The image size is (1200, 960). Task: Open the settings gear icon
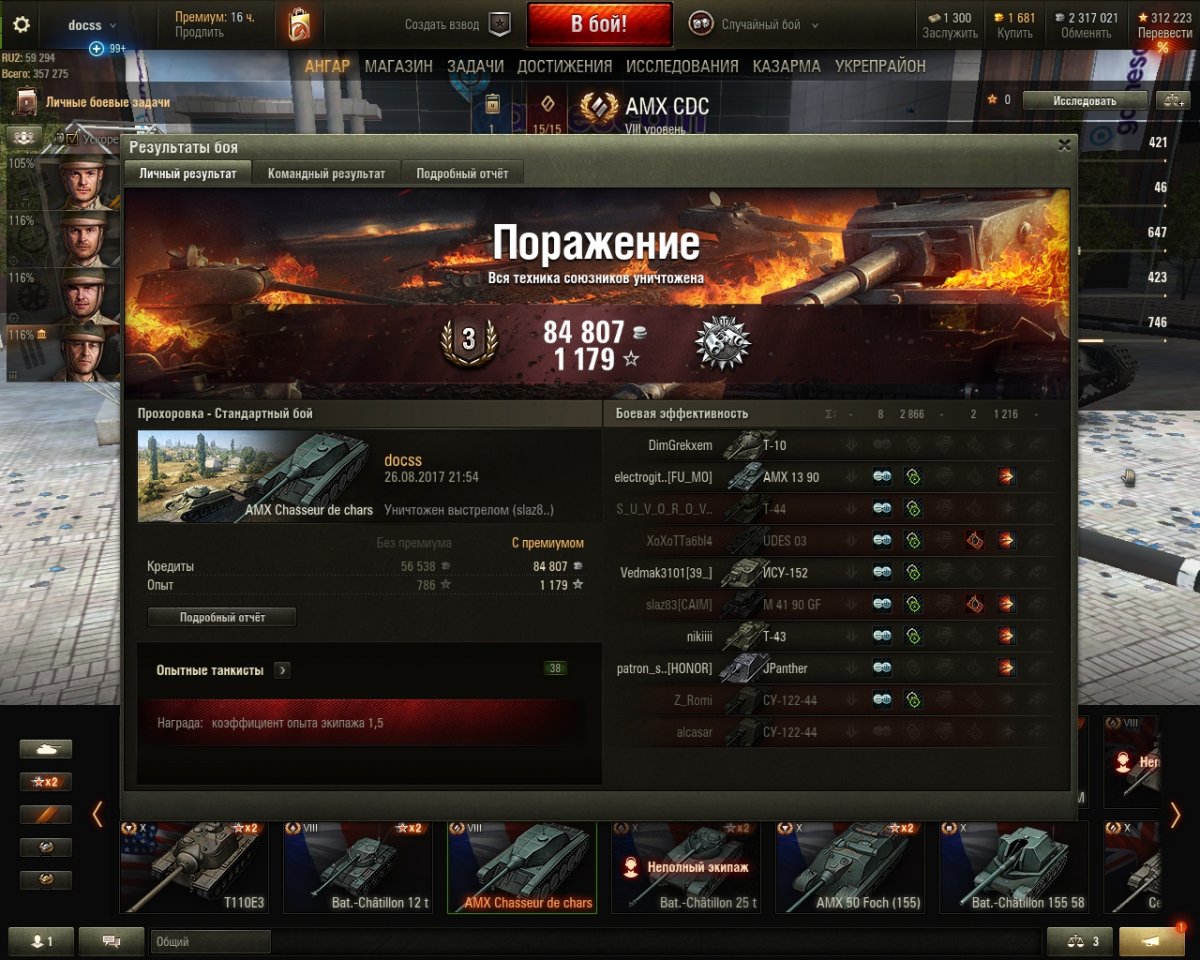21,25
